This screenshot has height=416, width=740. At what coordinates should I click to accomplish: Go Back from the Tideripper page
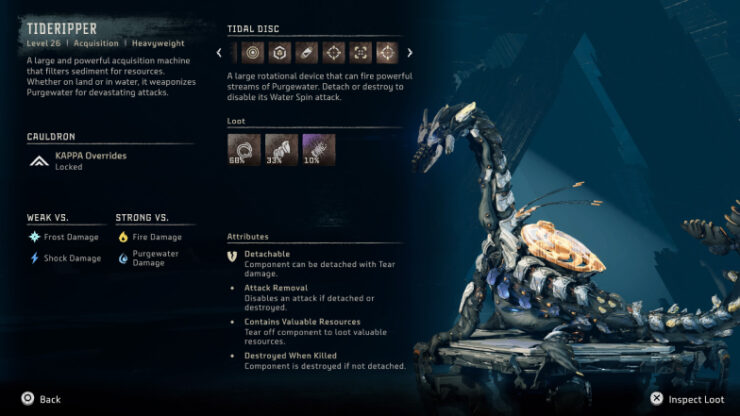(41, 399)
